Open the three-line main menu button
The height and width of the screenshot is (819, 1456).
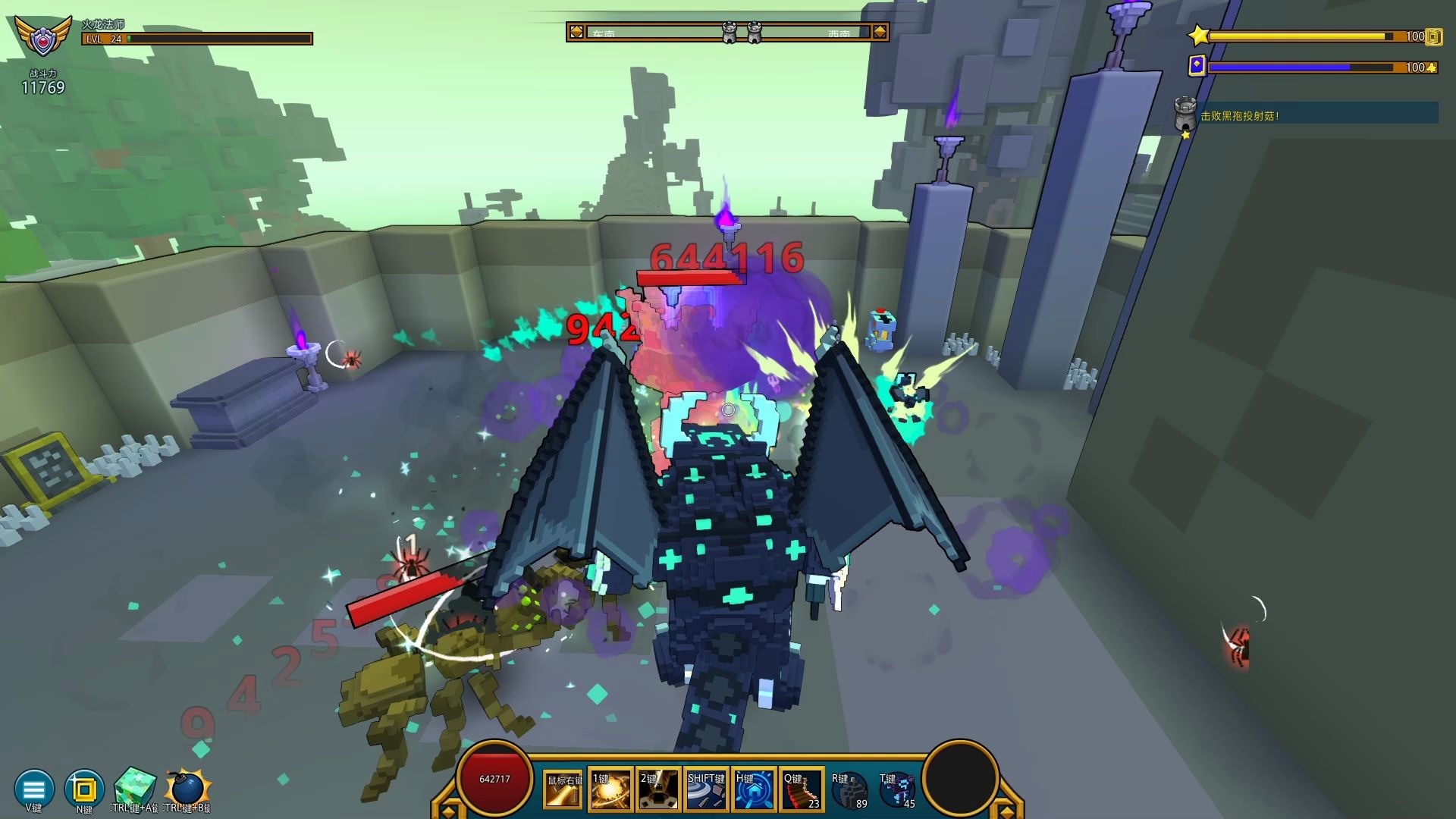point(34,789)
